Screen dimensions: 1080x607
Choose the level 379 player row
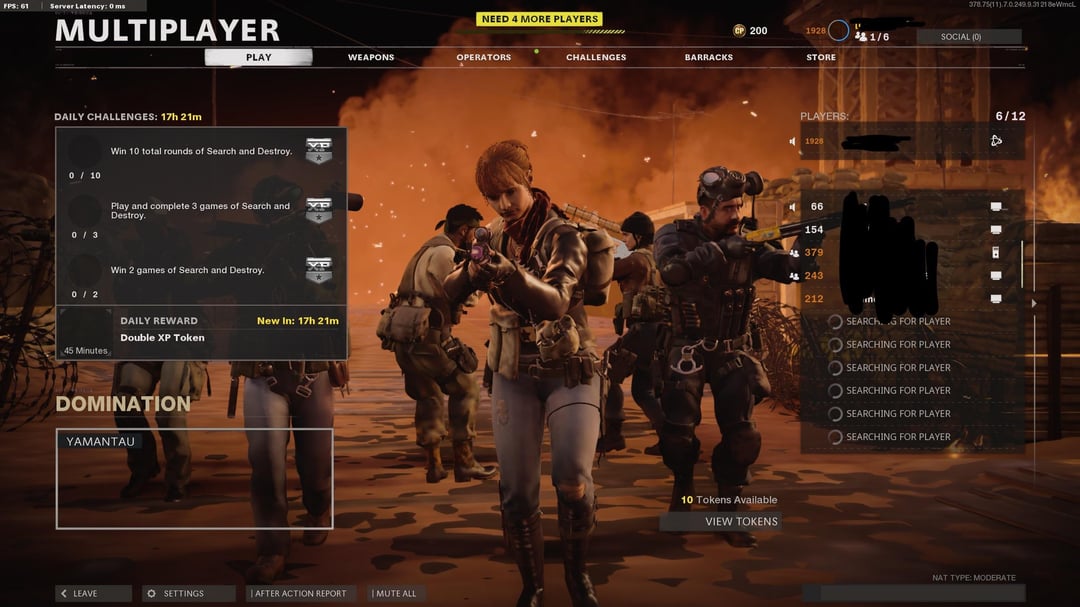[x=910, y=252]
